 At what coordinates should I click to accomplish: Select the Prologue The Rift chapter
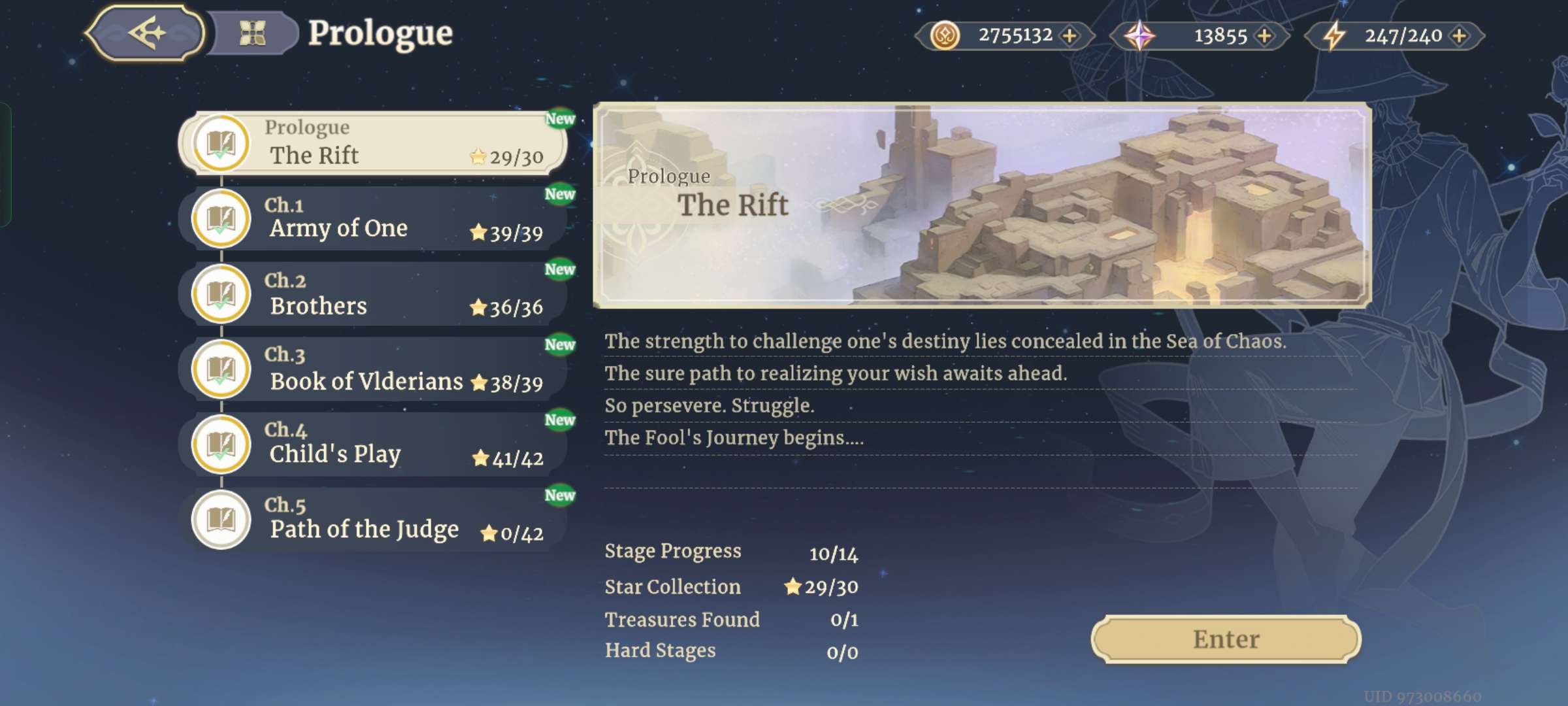pos(372,143)
